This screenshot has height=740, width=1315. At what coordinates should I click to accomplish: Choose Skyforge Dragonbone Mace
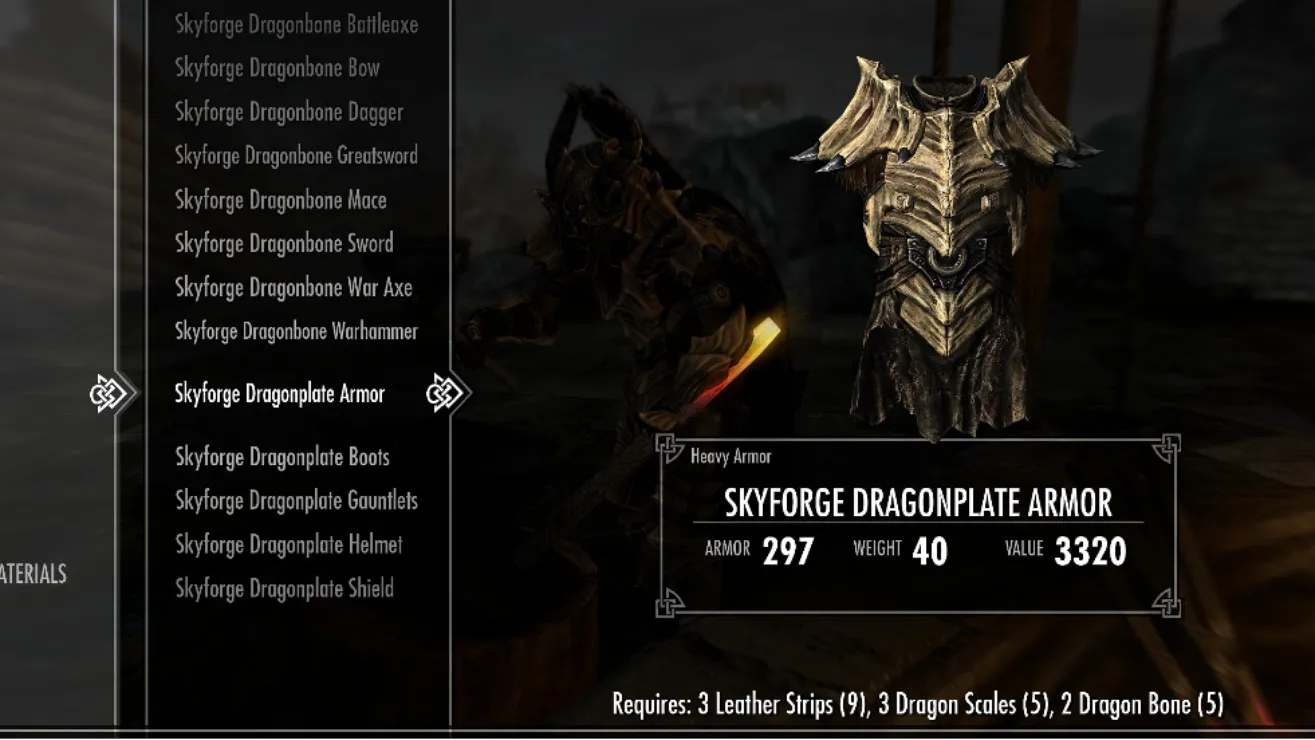(x=280, y=200)
